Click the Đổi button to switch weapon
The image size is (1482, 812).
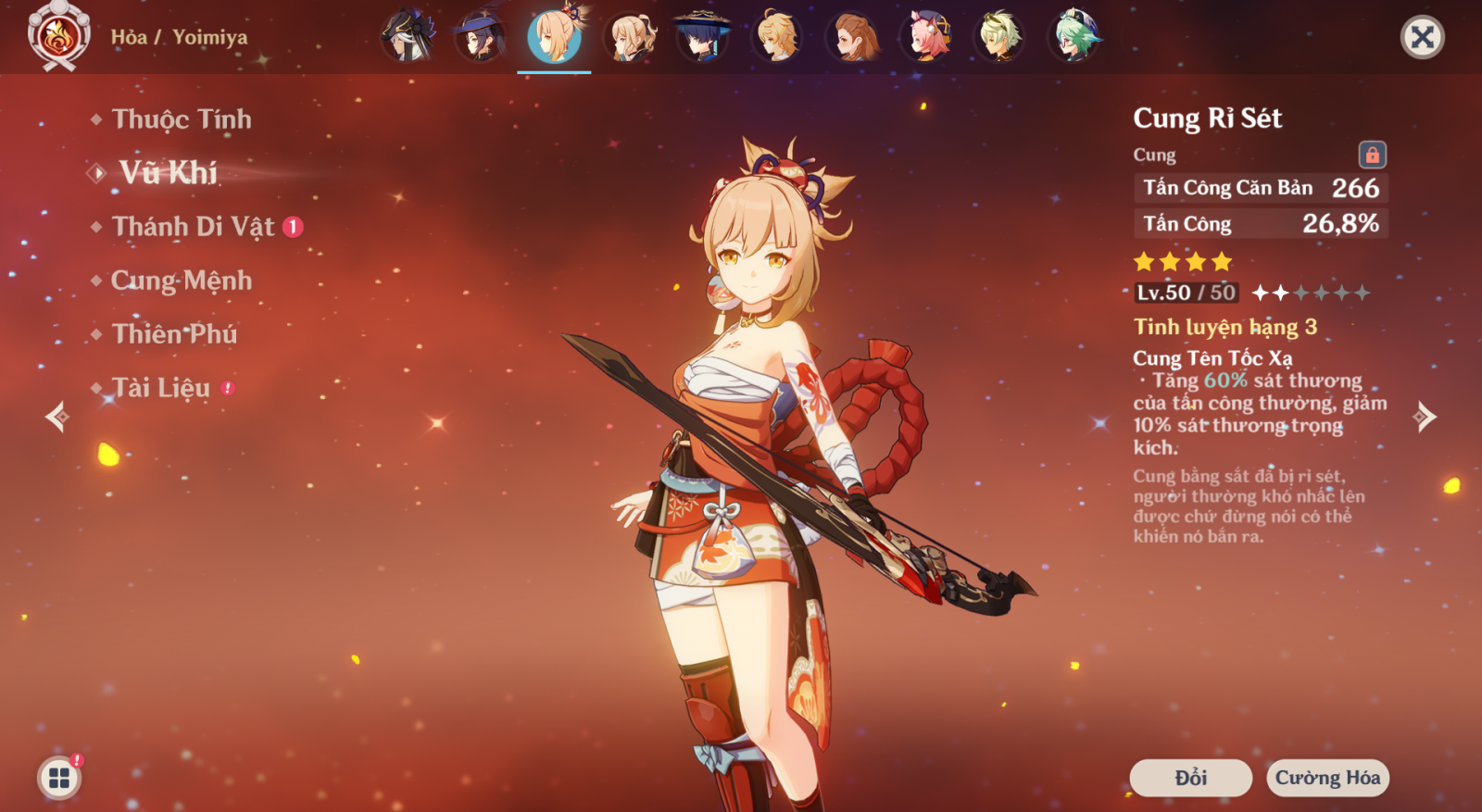(1190, 778)
